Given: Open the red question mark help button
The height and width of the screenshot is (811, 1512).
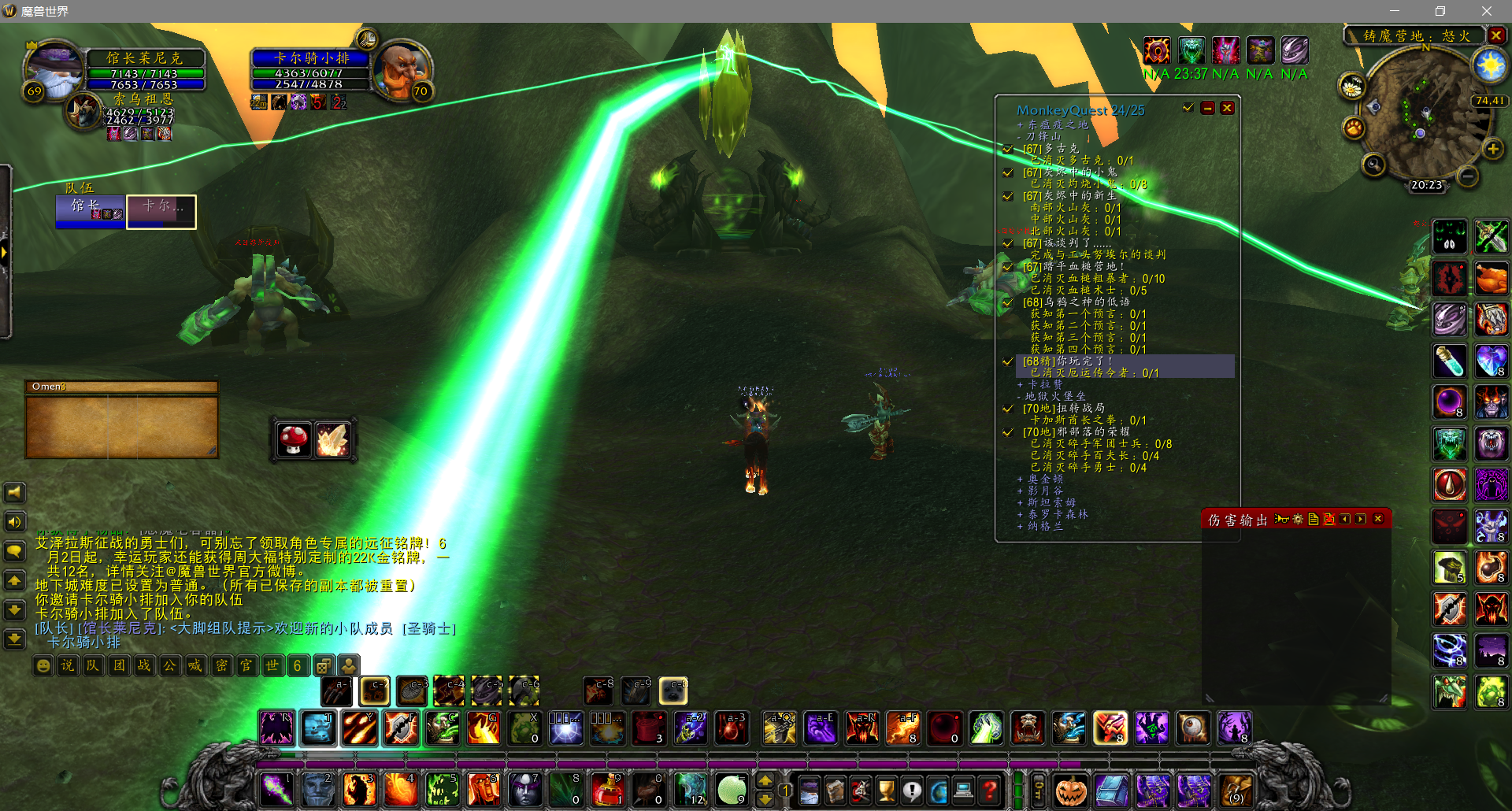Looking at the screenshot, I should pos(990,789).
